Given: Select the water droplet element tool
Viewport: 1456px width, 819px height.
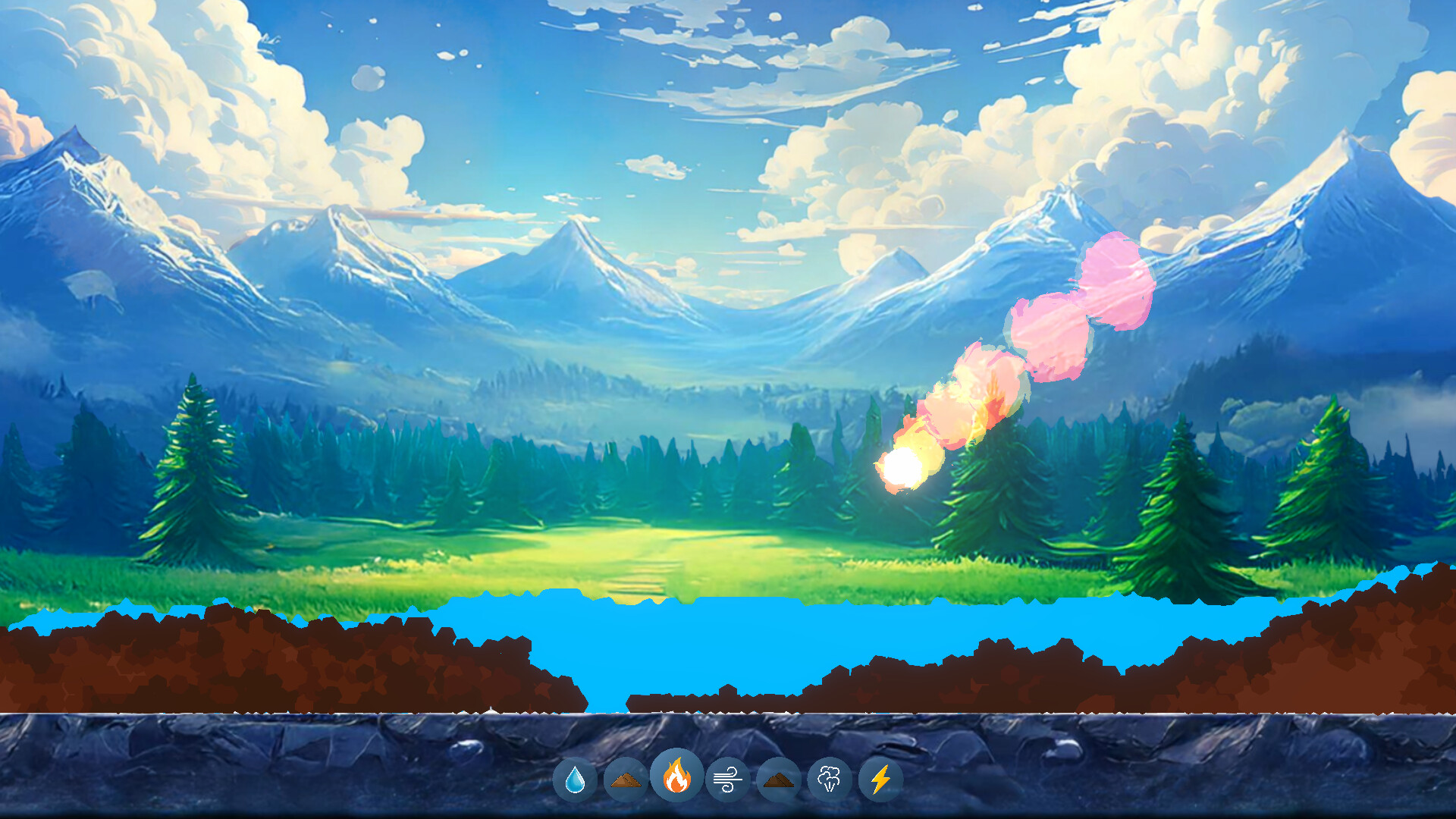Looking at the screenshot, I should click(x=576, y=778).
